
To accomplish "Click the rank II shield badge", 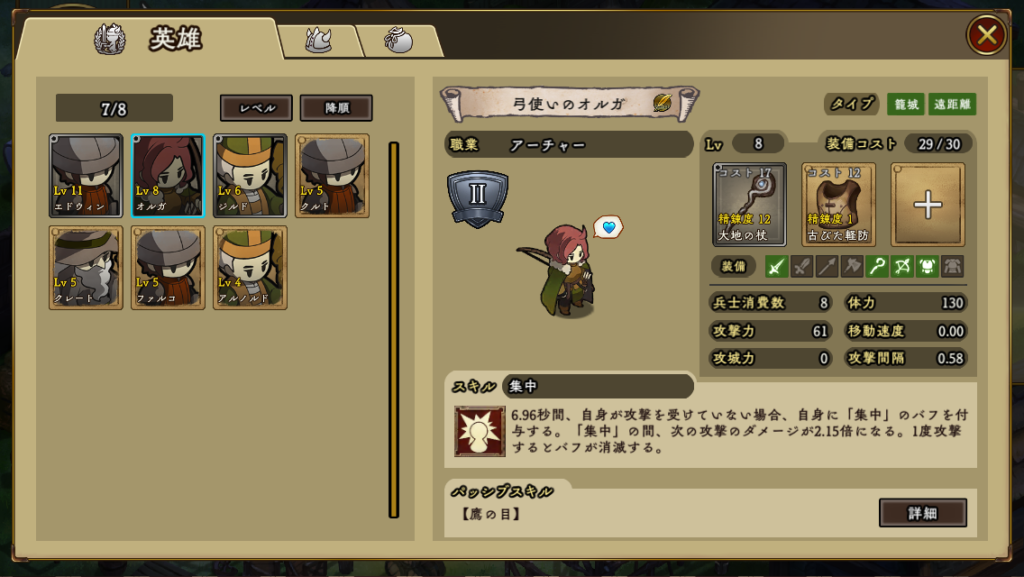I will [477, 197].
